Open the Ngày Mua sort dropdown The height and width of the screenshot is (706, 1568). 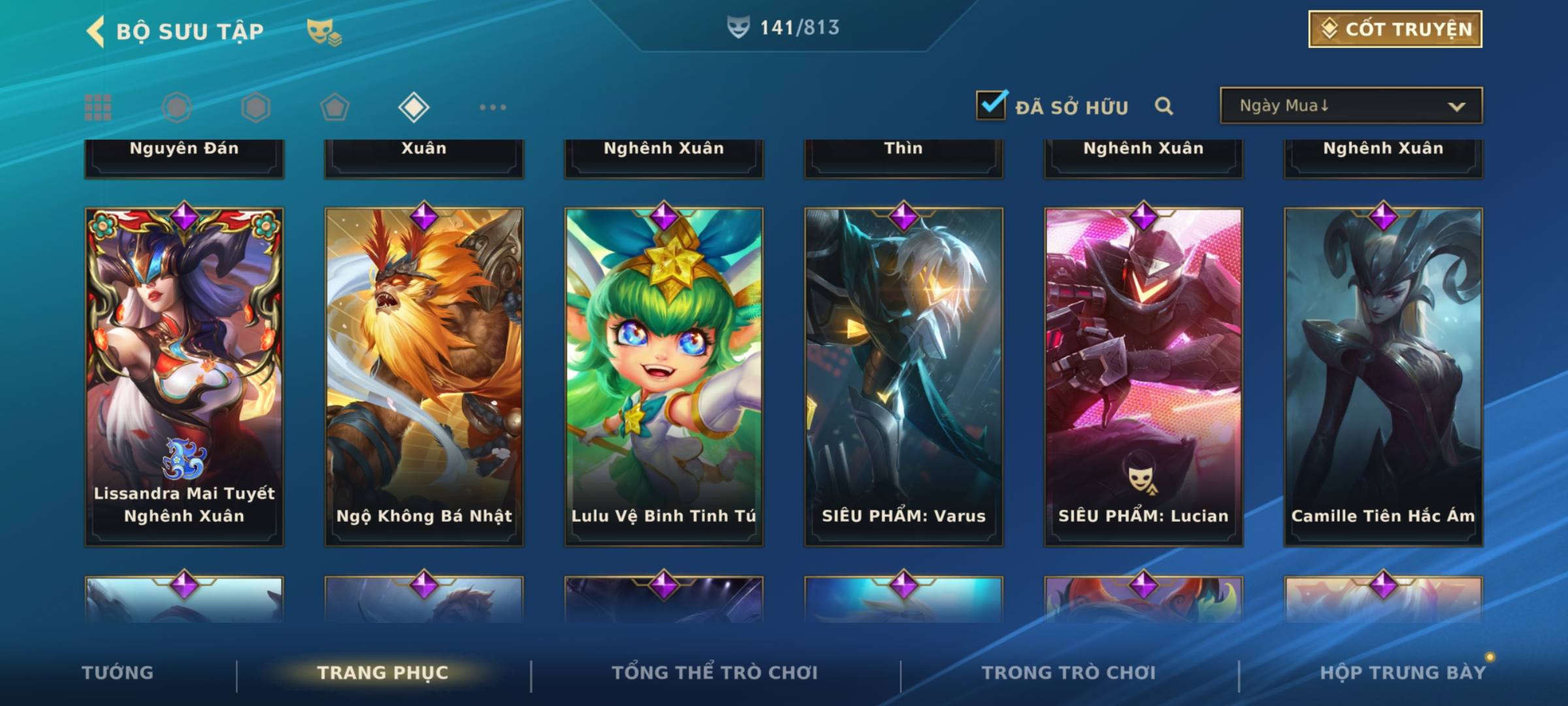tap(1350, 106)
